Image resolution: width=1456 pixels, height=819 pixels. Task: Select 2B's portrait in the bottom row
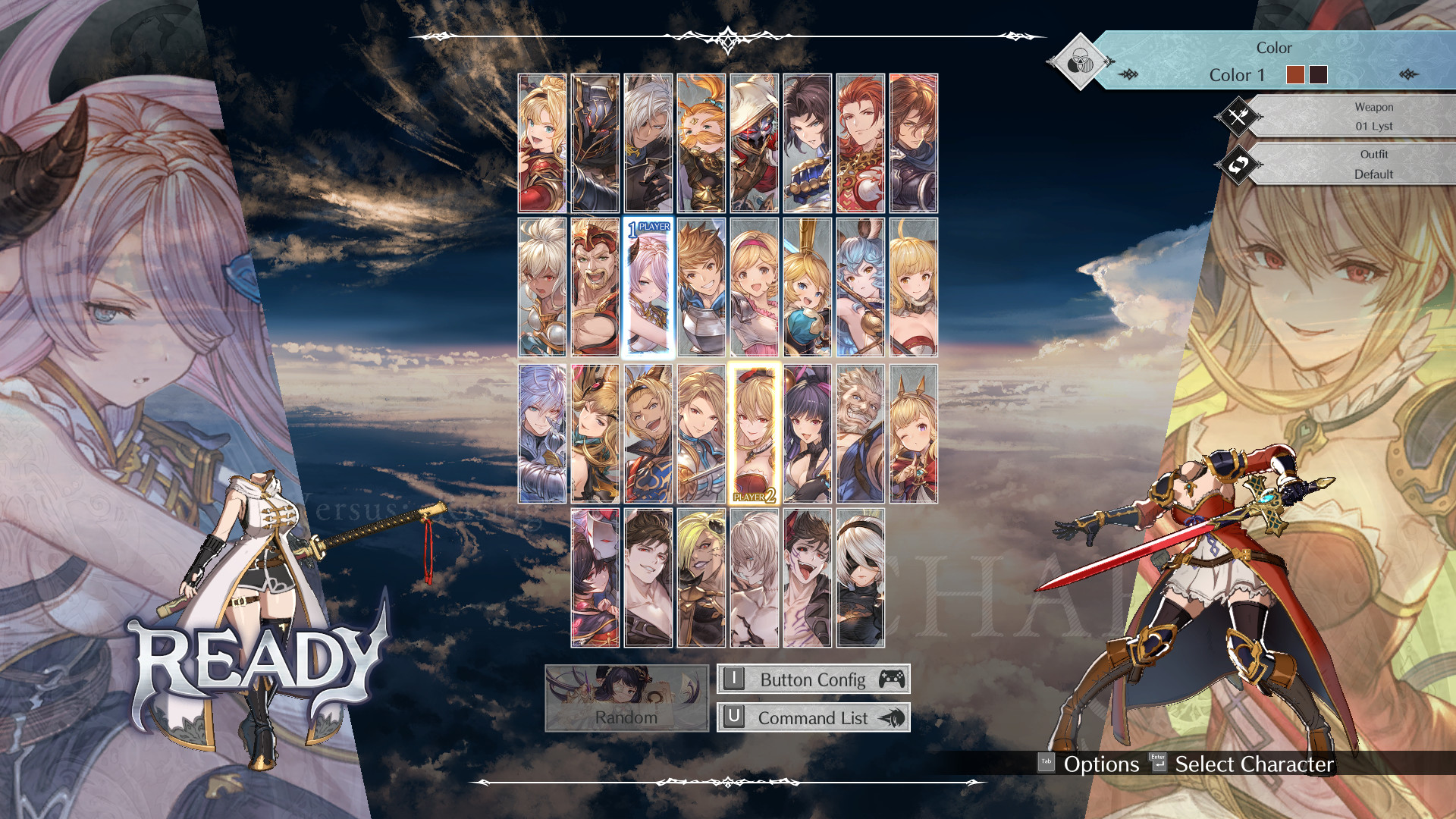(x=861, y=576)
